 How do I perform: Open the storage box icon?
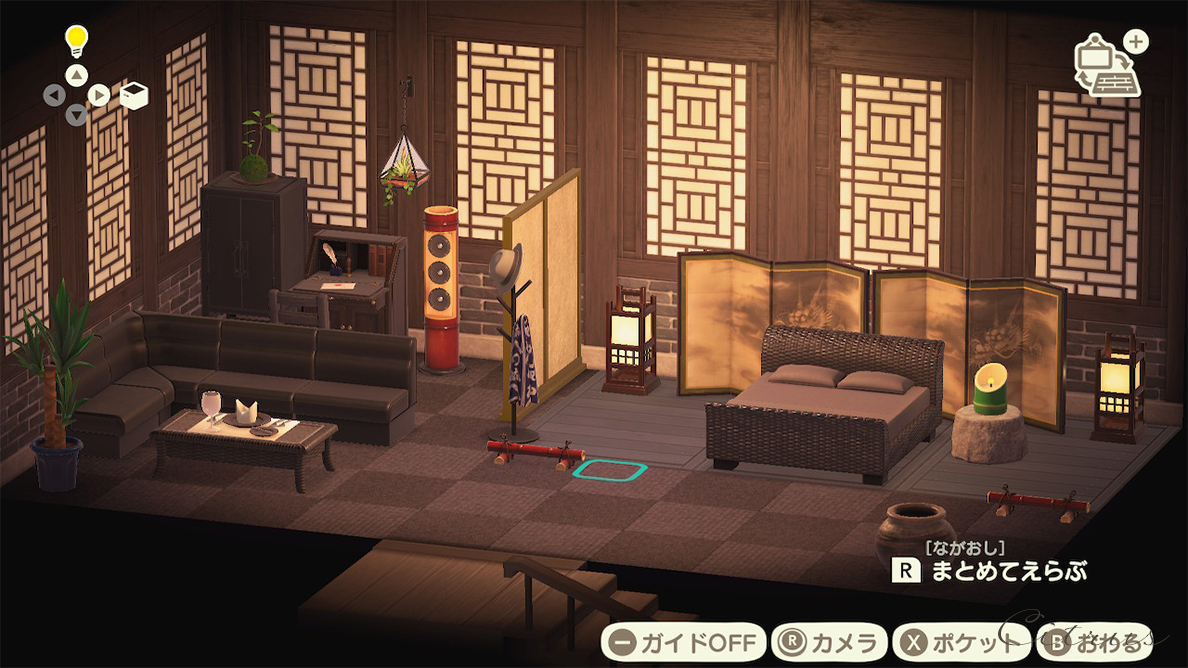coord(134,95)
